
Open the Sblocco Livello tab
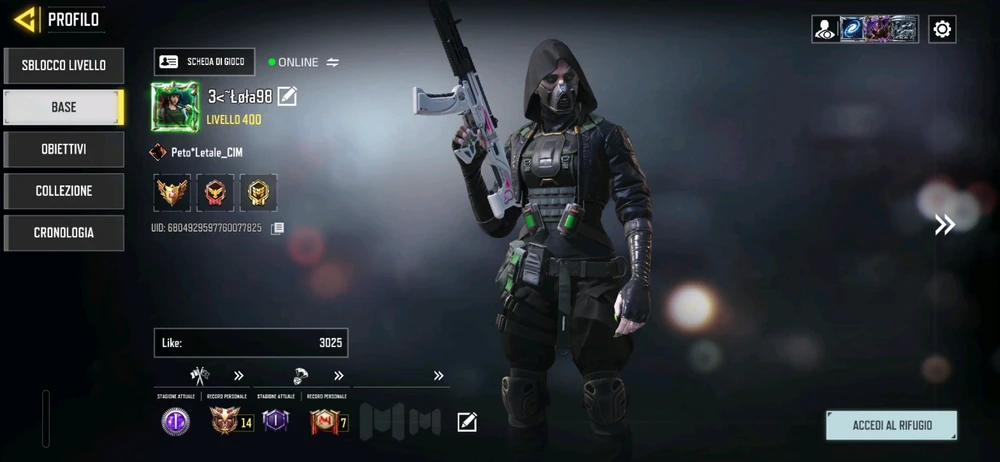[x=63, y=65]
